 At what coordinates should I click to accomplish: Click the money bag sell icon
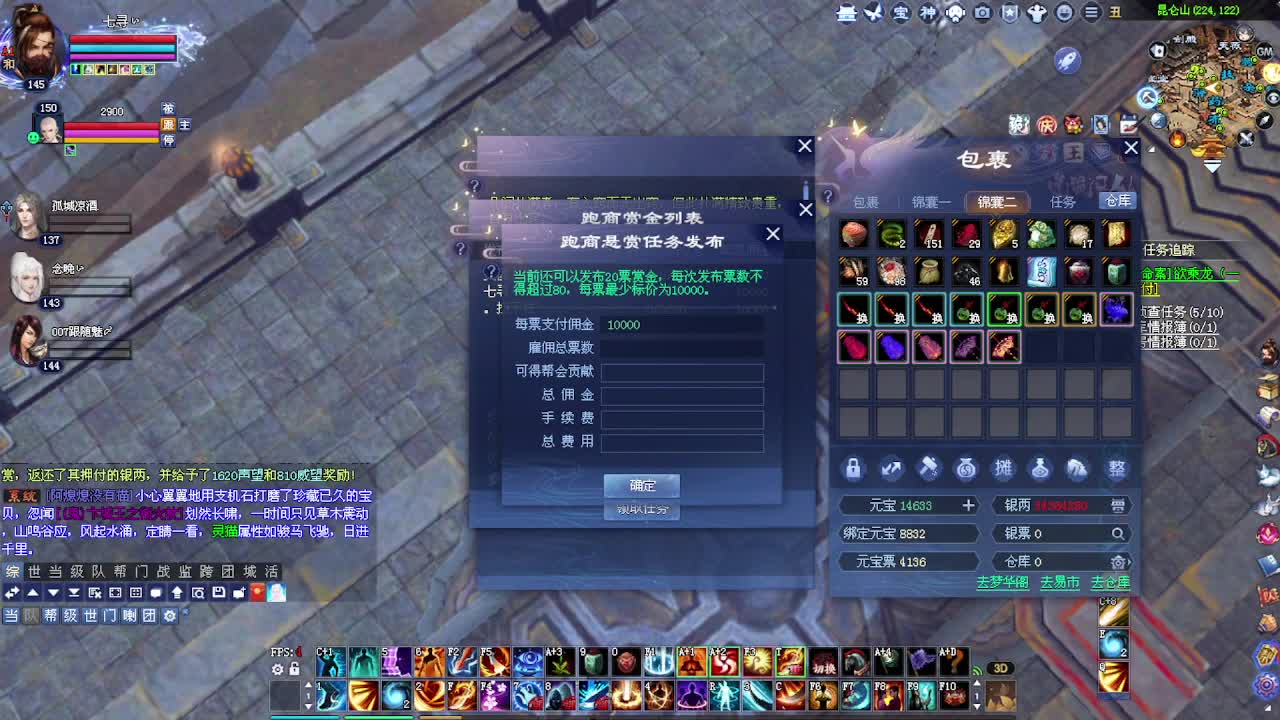965,467
